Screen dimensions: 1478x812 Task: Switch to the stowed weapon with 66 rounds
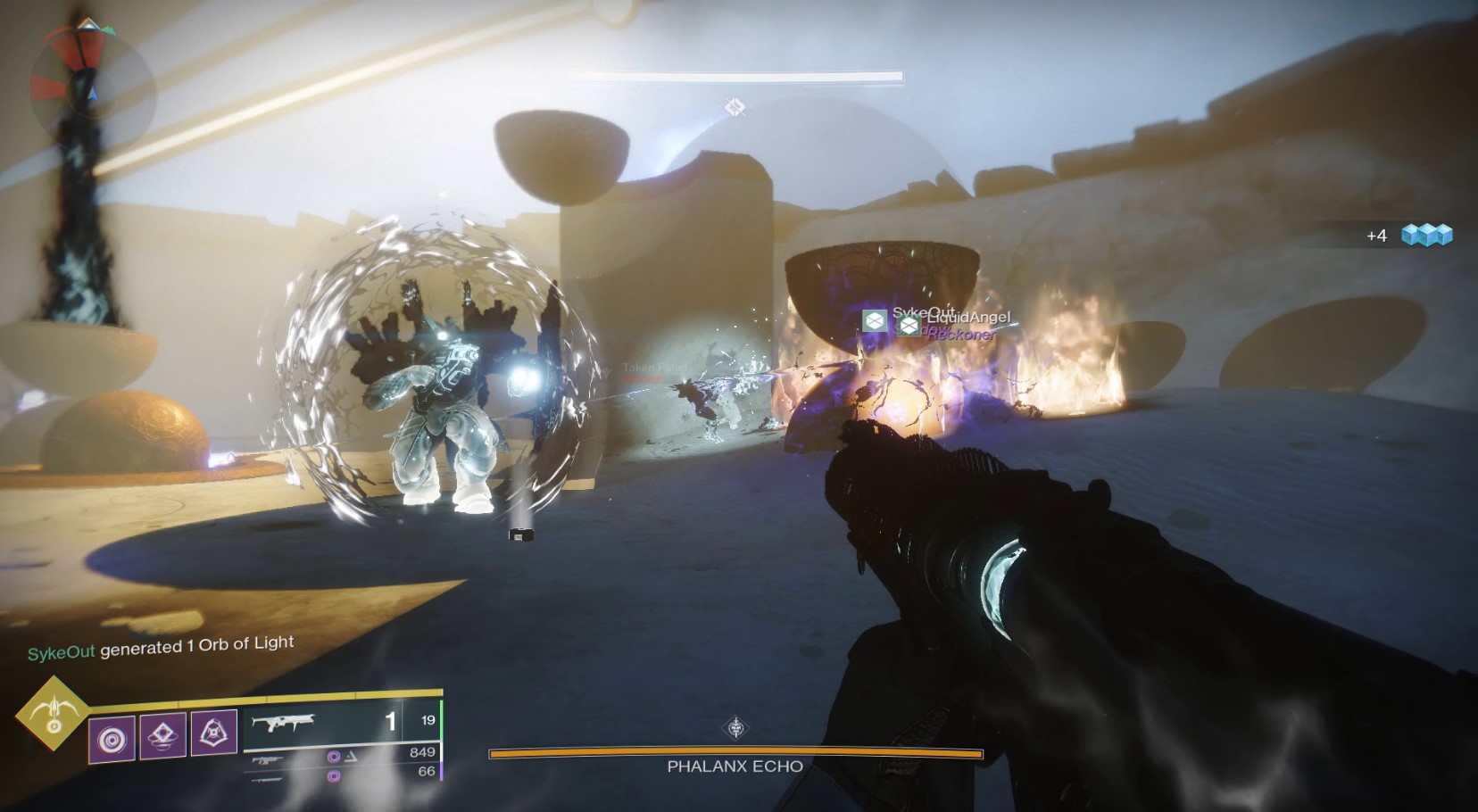[341, 776]
